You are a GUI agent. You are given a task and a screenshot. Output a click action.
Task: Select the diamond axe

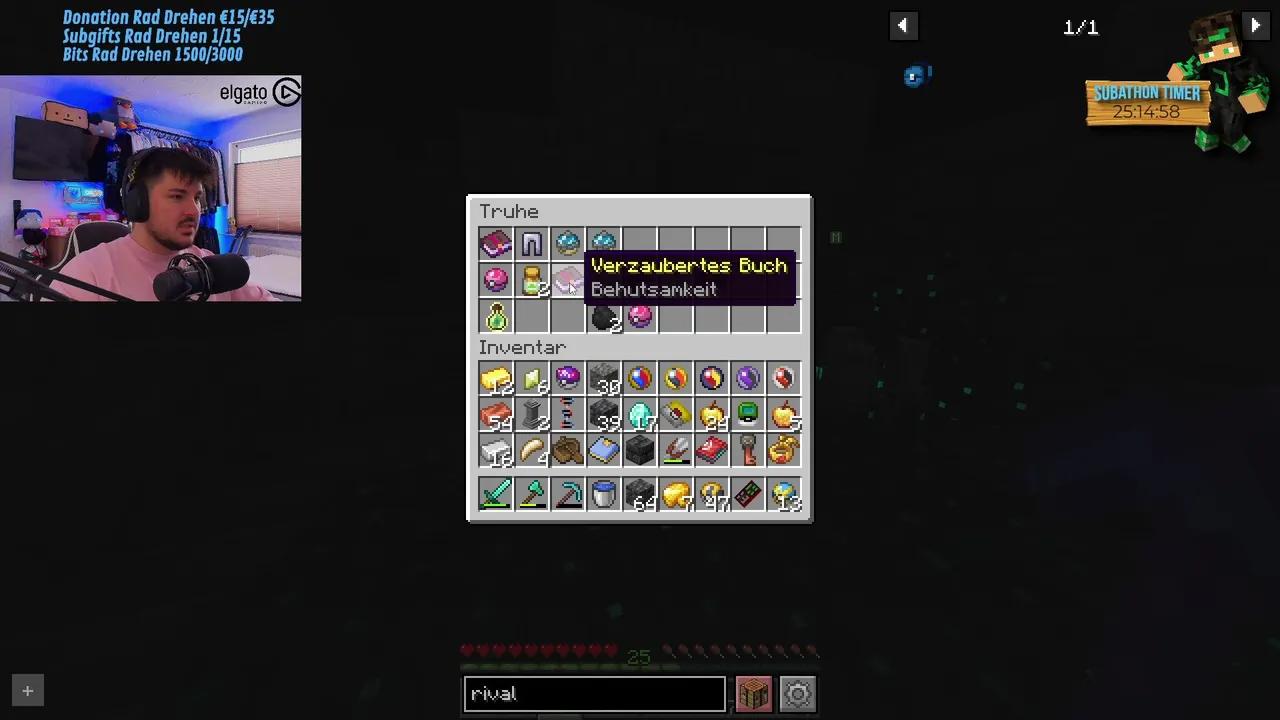[531, 495]
